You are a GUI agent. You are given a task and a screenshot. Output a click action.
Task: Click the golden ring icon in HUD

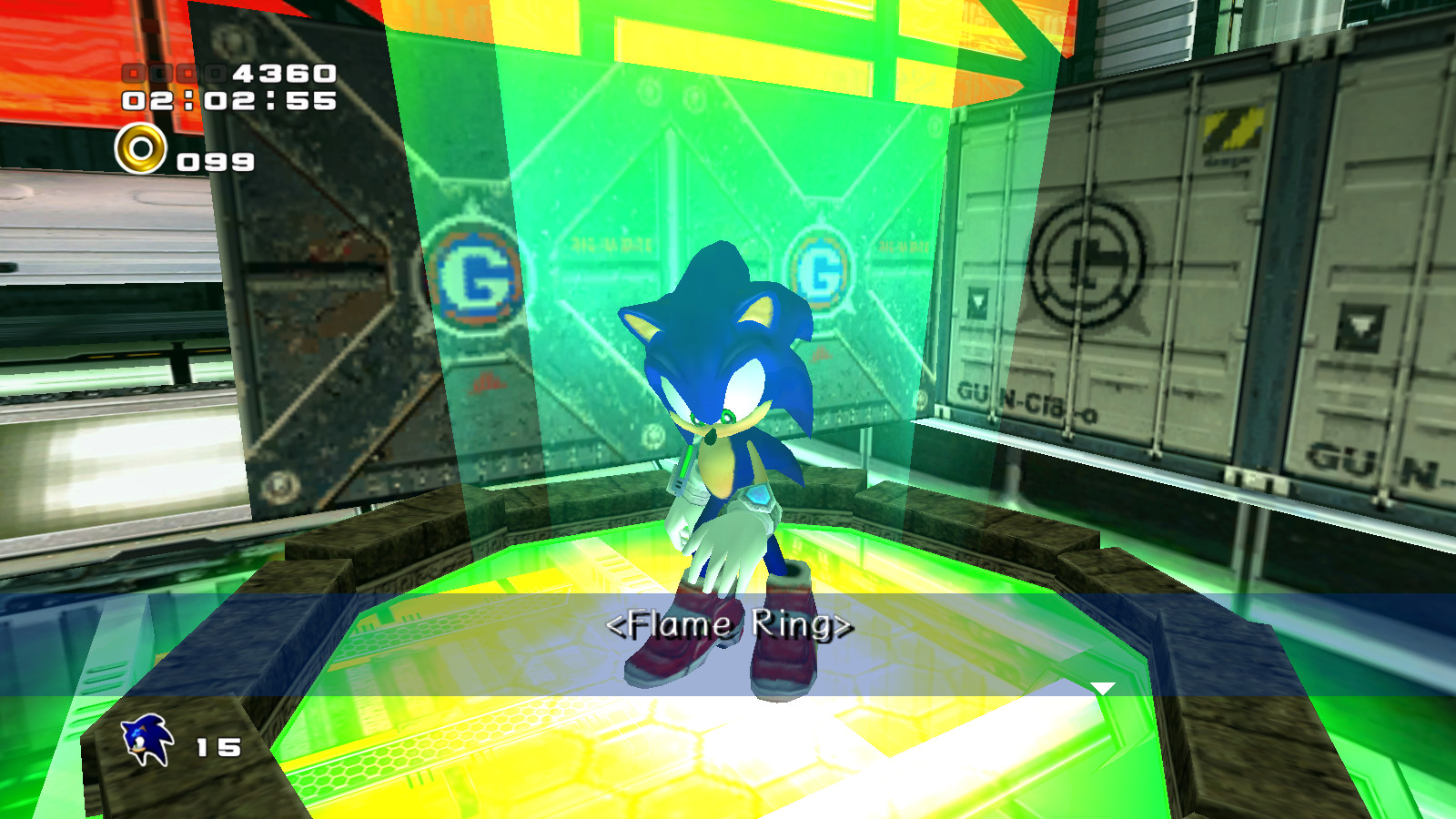pos(141,147)
